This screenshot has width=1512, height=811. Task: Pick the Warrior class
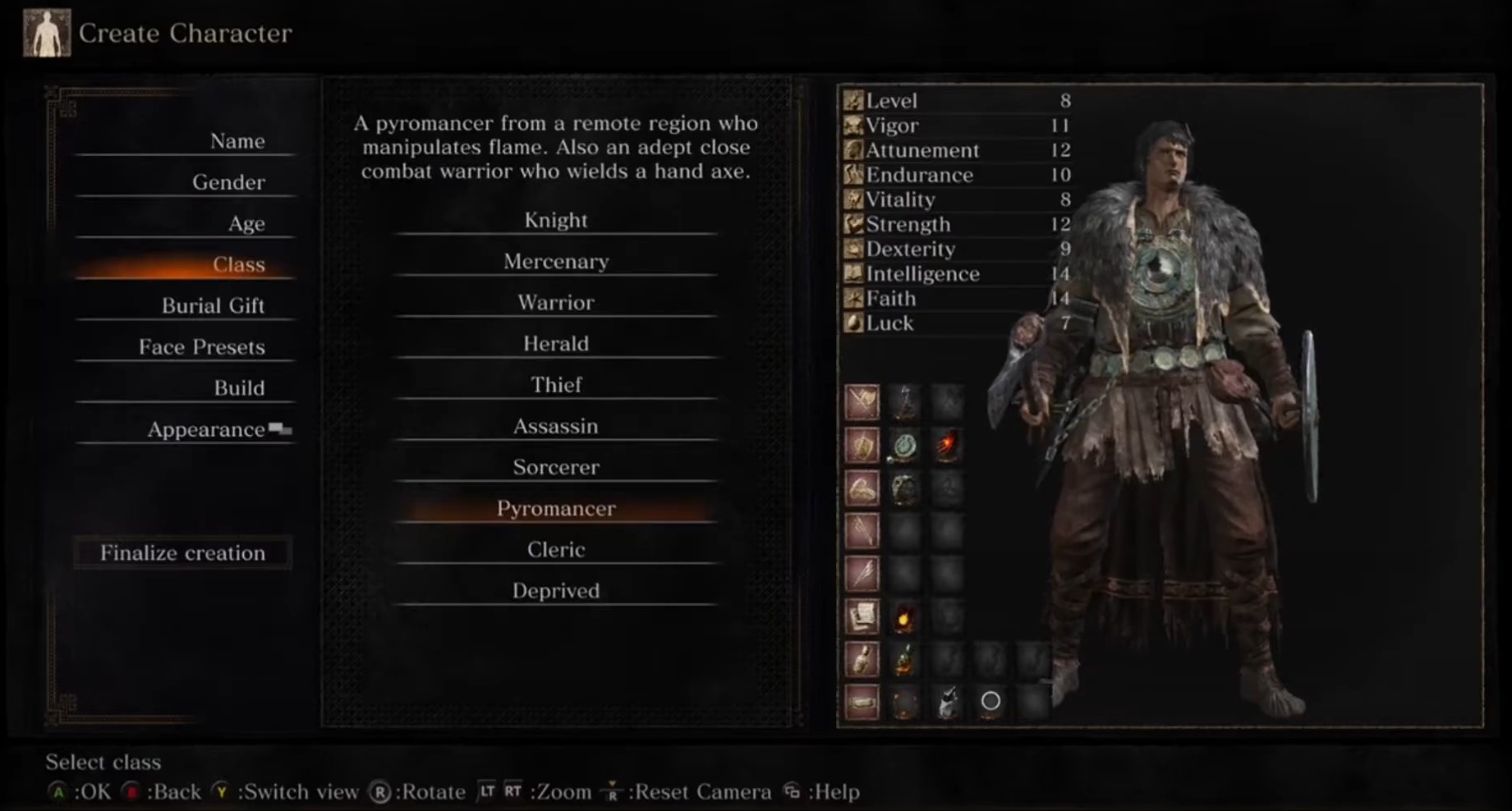click(556, 302)
